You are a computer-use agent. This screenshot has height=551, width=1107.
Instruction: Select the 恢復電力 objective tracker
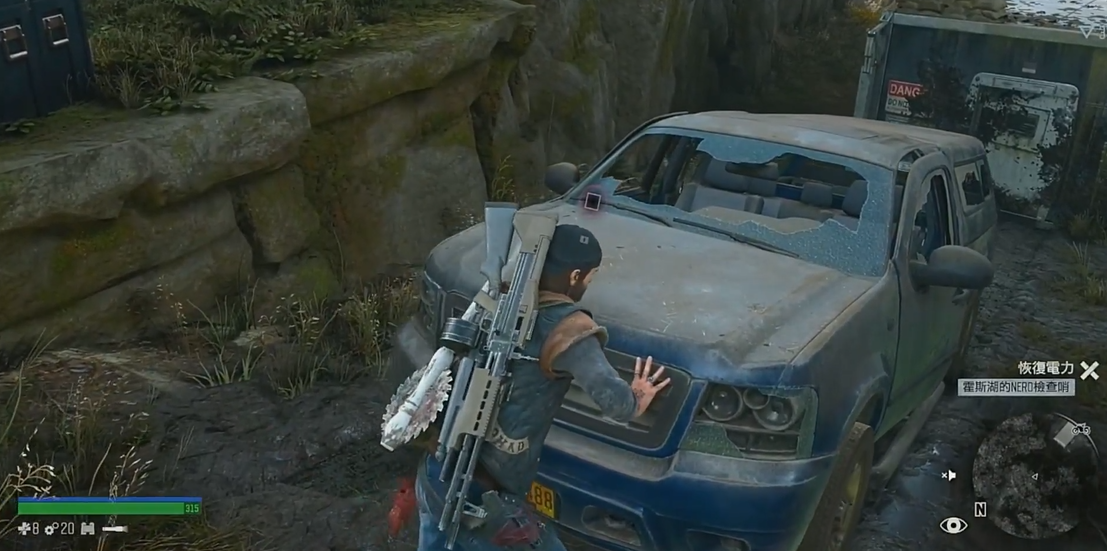coord(1046,368)
